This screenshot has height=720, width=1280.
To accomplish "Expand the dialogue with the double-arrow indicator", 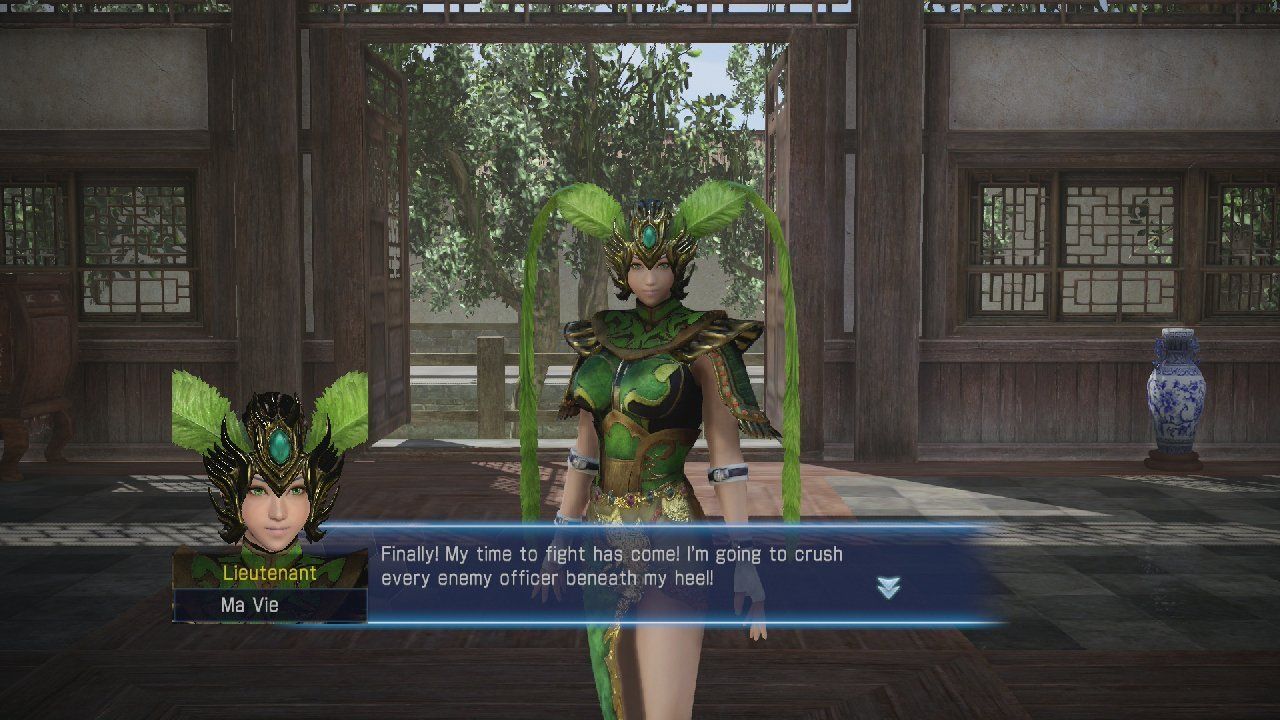I will pos(888,588).
